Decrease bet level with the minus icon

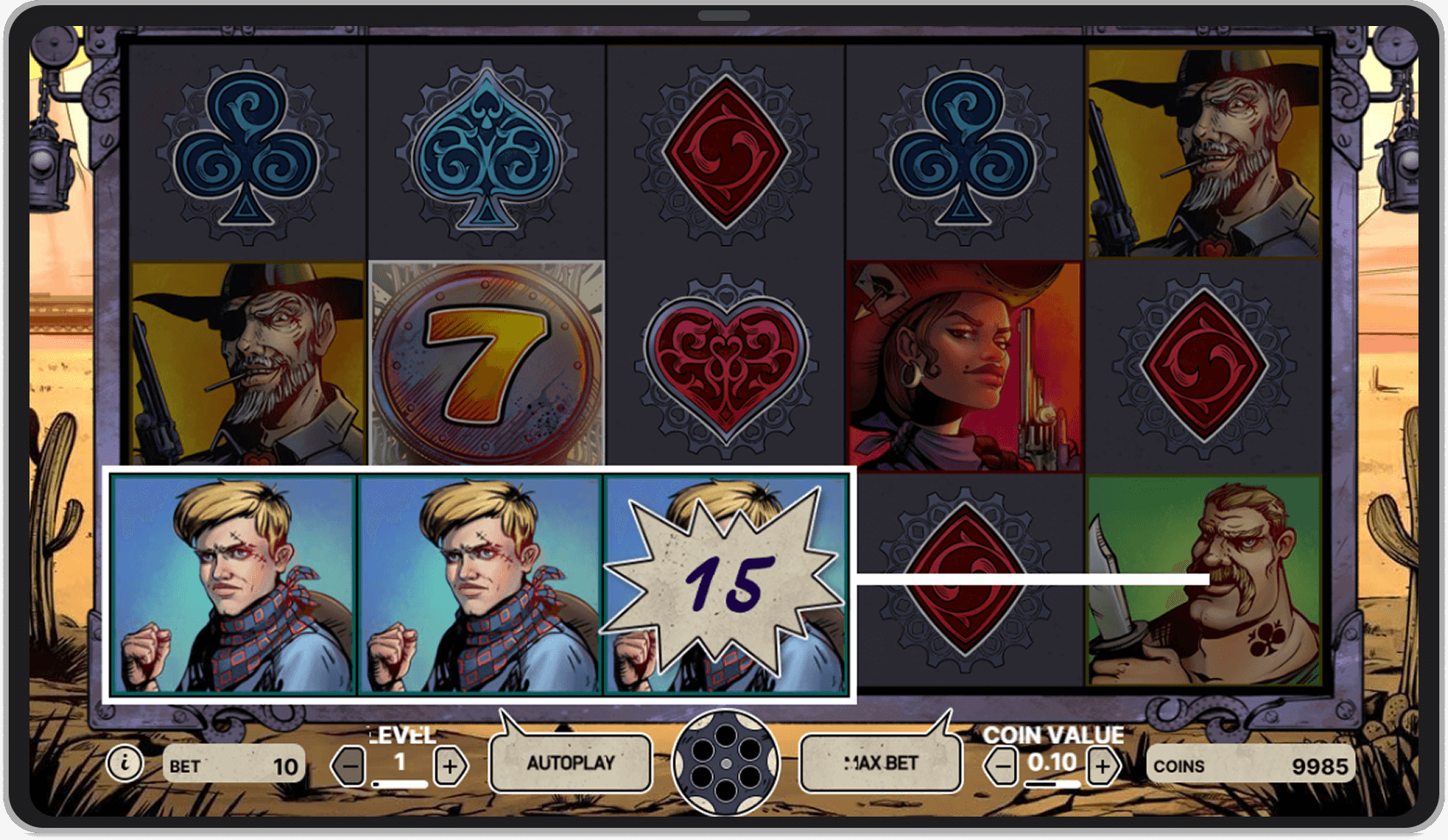tap(347, 767)
